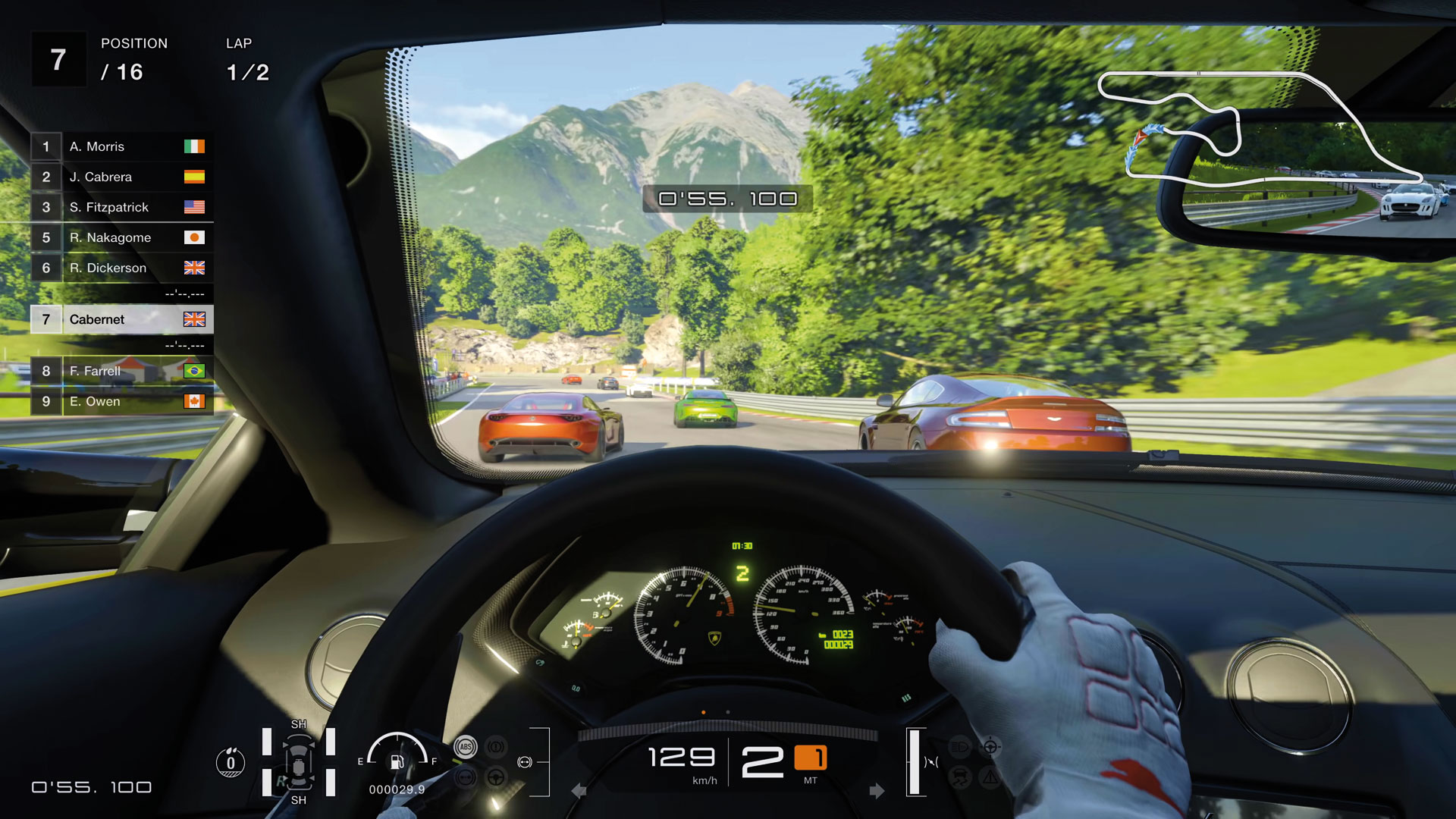Pick S. Fitzpatrick in the race standings
The height and width of the screenshot is (819, 1456).
tap(121, 207)
